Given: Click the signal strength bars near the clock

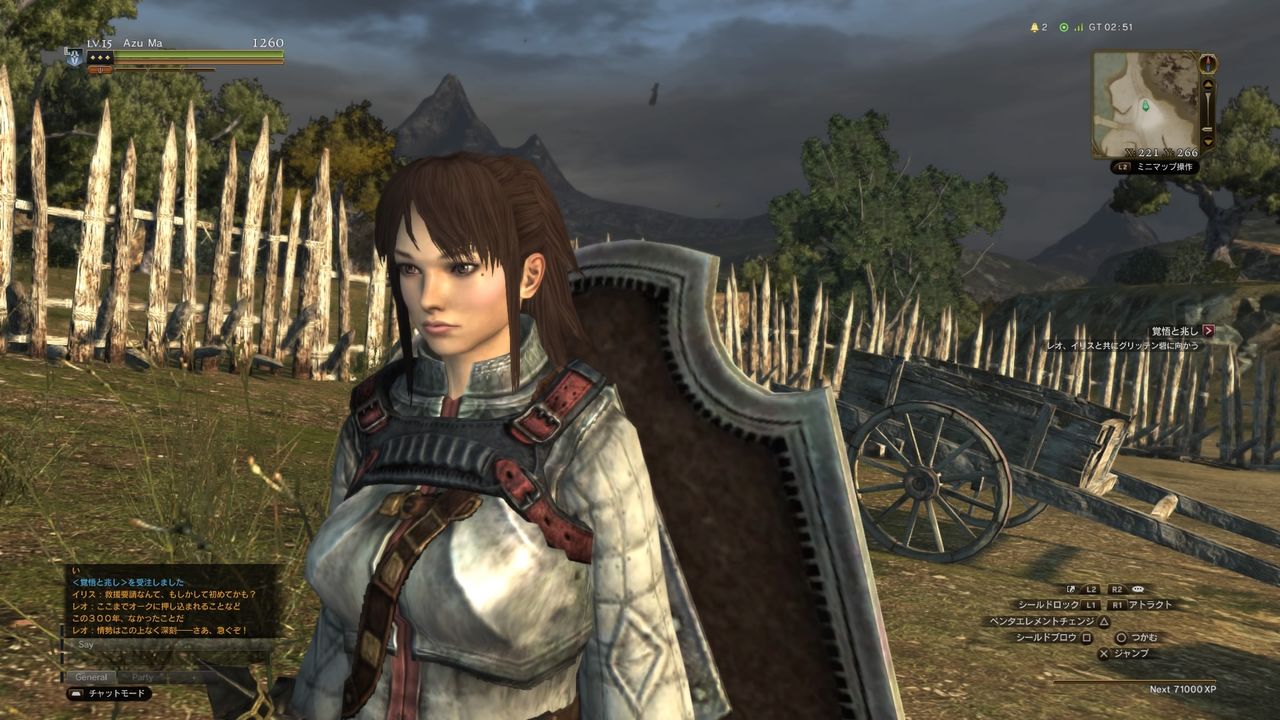Looking at the screenshot, I should click(1079, 27).
